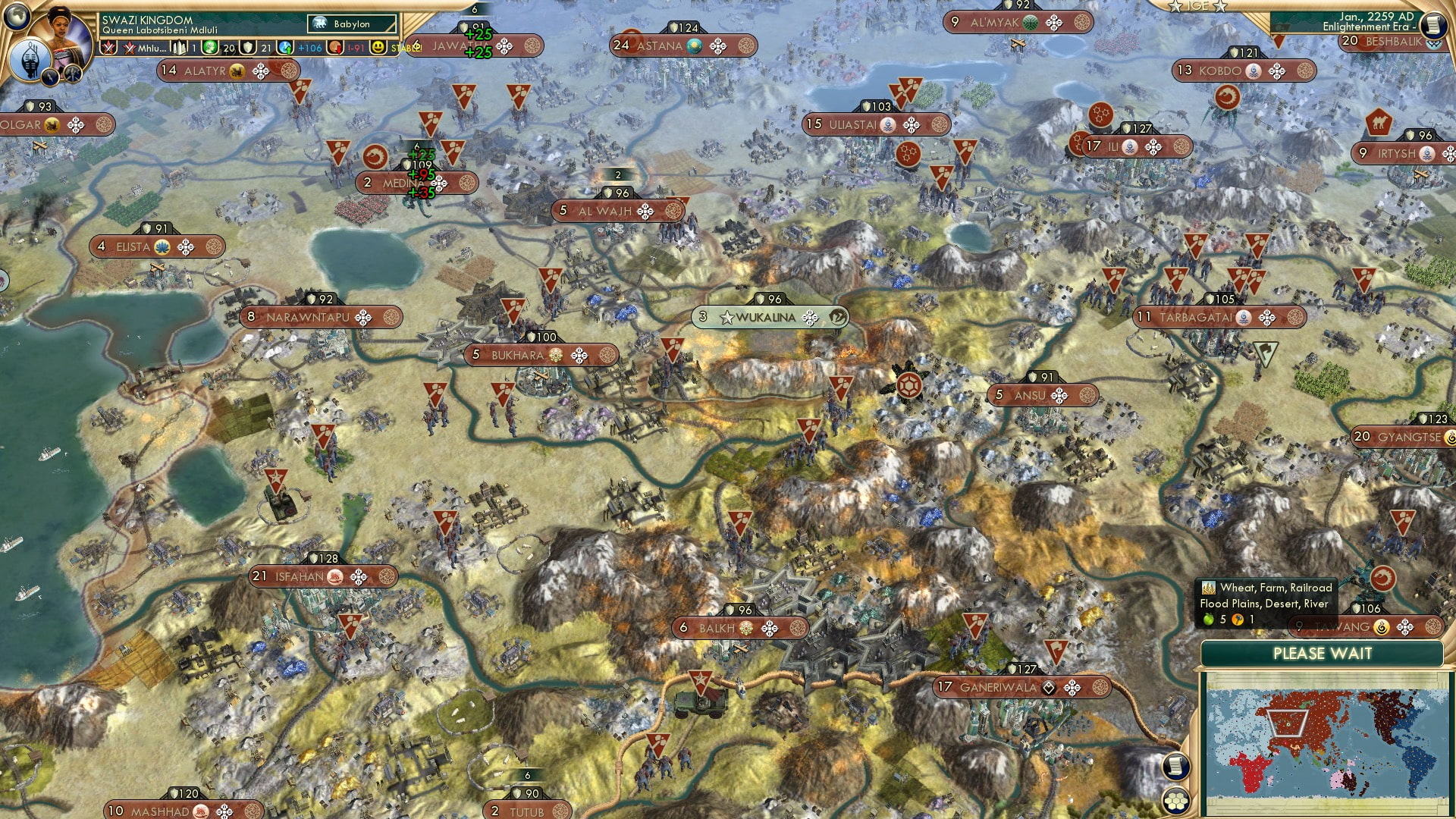Click the gold coin icon showing -91
1456x819 pixels.
336,47
